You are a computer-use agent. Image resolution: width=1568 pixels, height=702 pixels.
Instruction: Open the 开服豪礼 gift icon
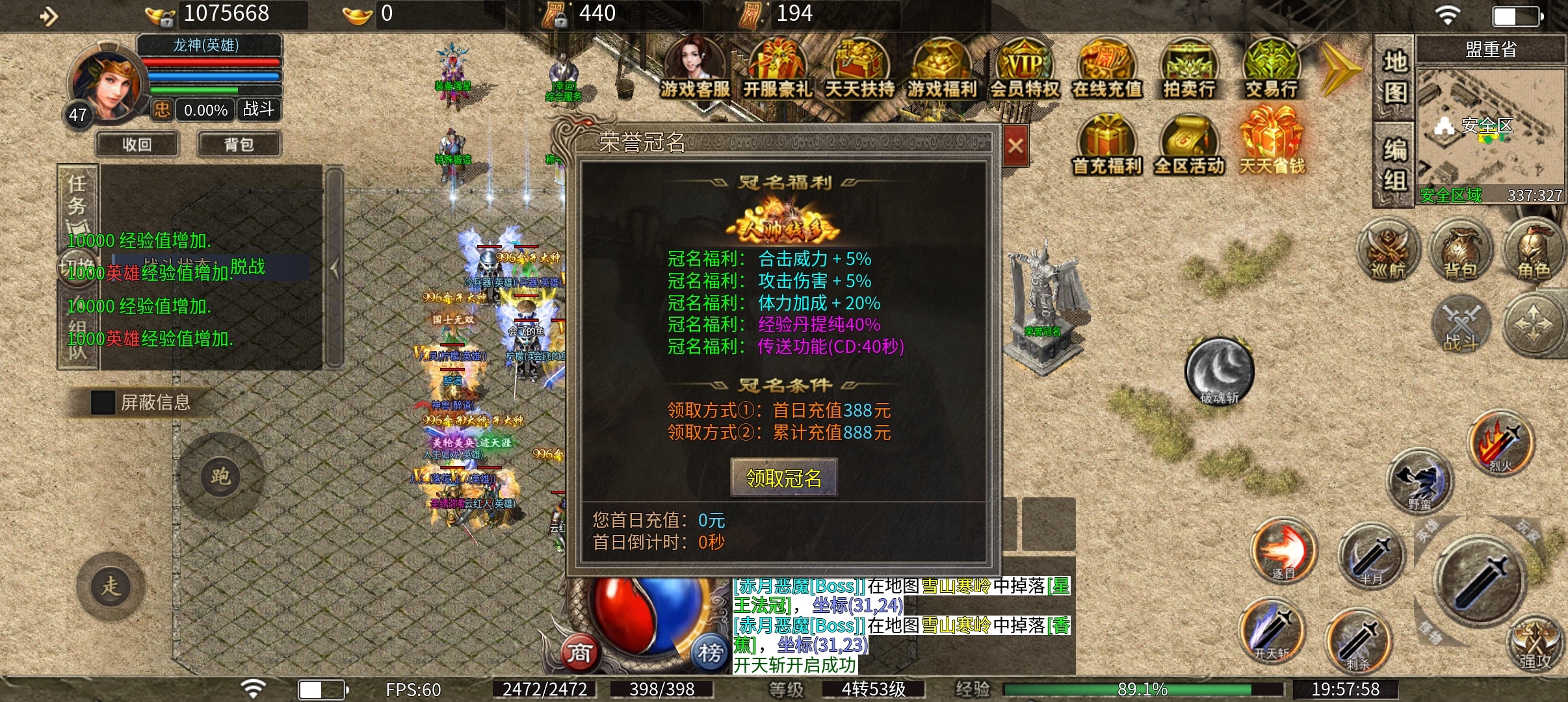(x=777, y=70)
